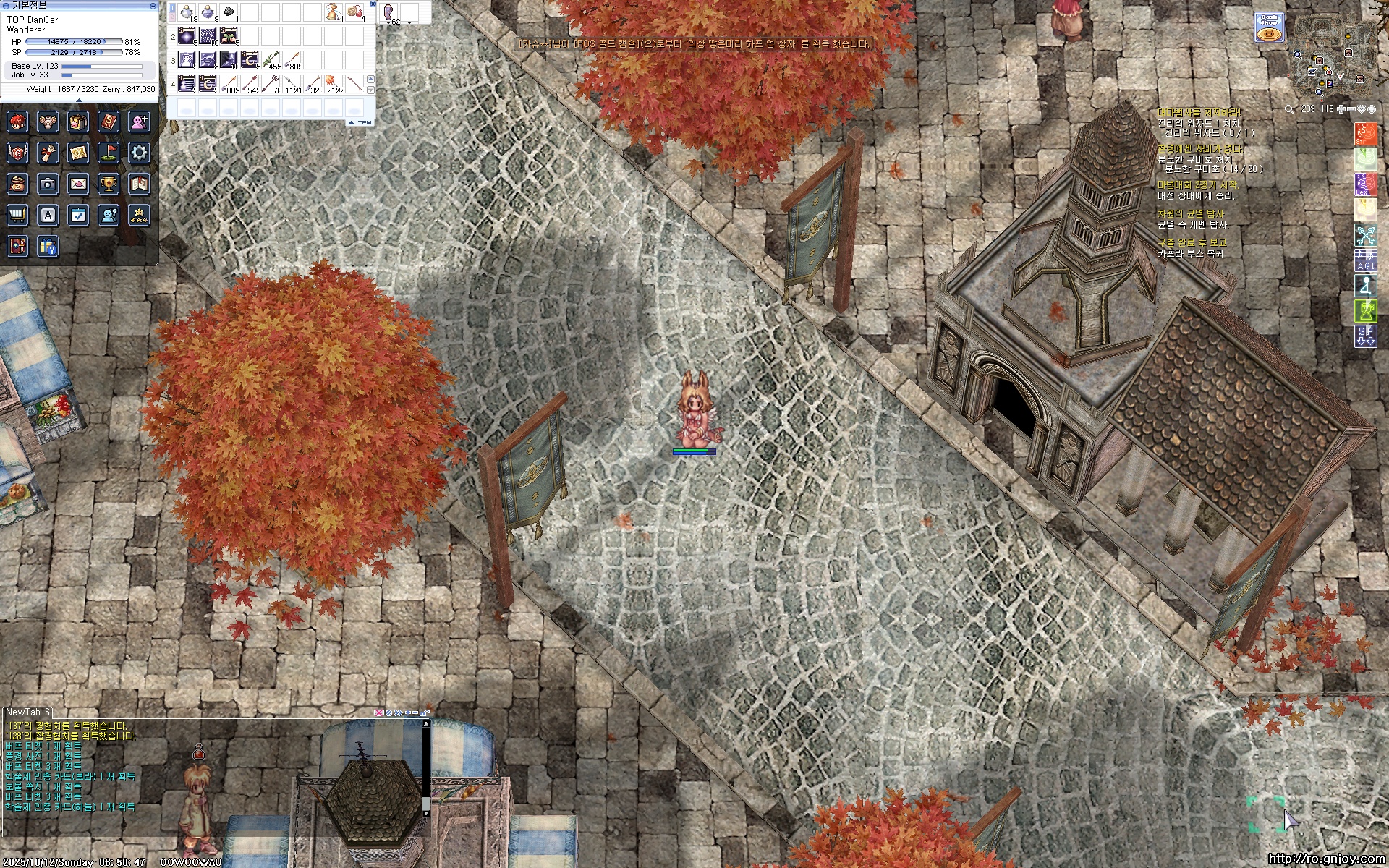The image size is (1389, 868).
Task: Use the crescent moon skill in hotbar row 3
Action: click(250, 59)
